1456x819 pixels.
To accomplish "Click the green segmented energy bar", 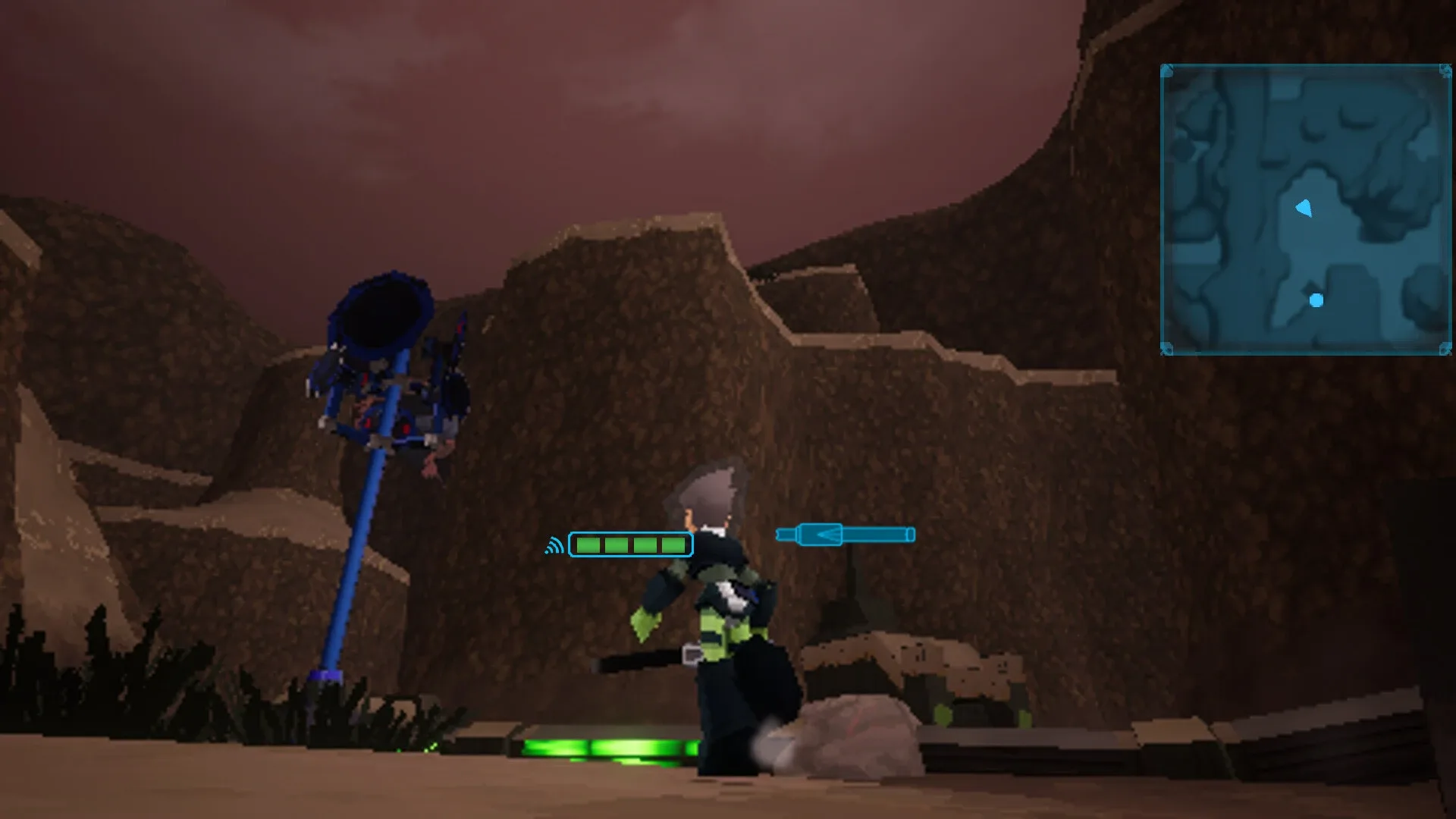I will [x=632, y=544].
